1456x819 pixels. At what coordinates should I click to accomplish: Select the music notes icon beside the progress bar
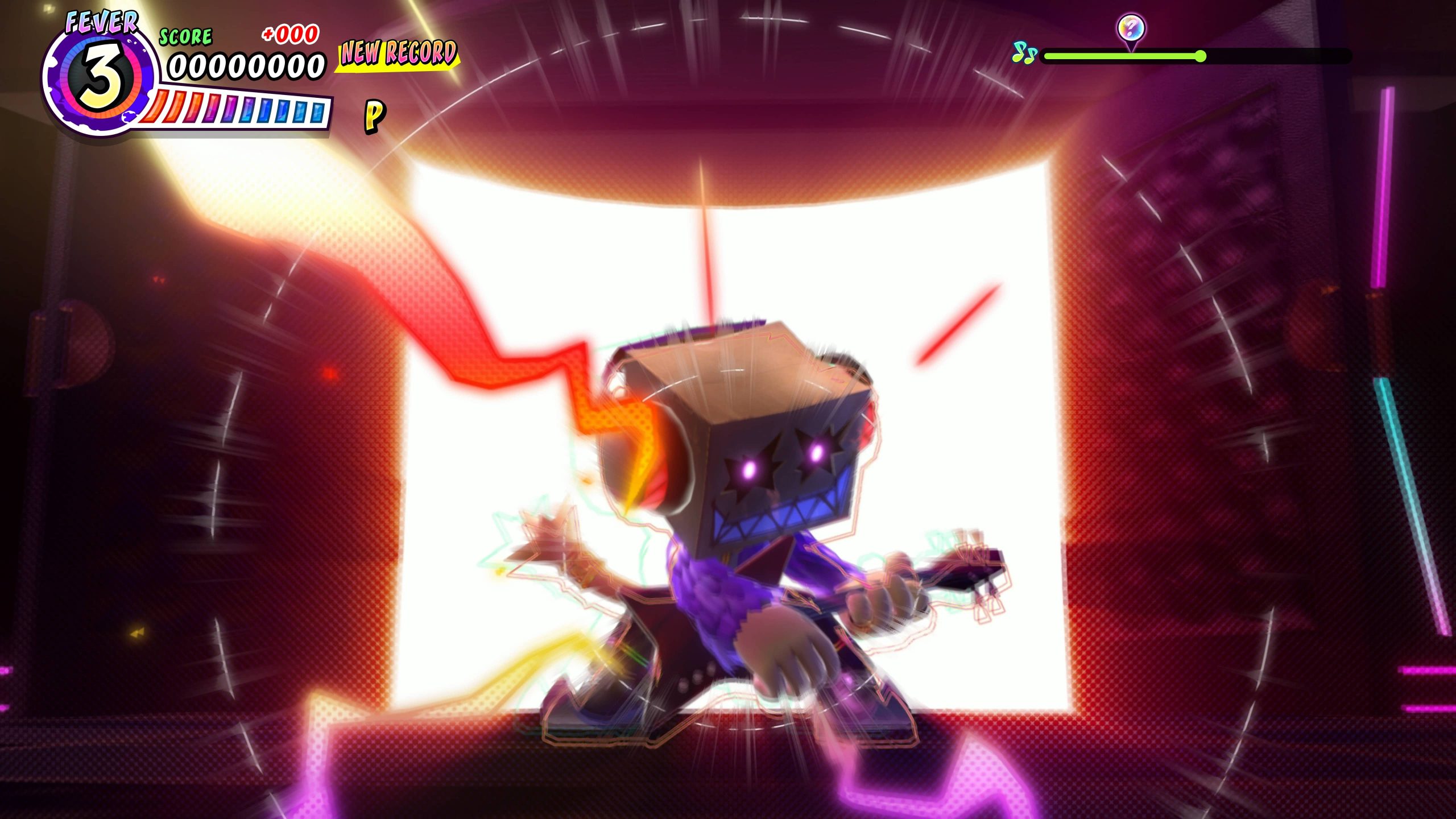pos(1024,54)
